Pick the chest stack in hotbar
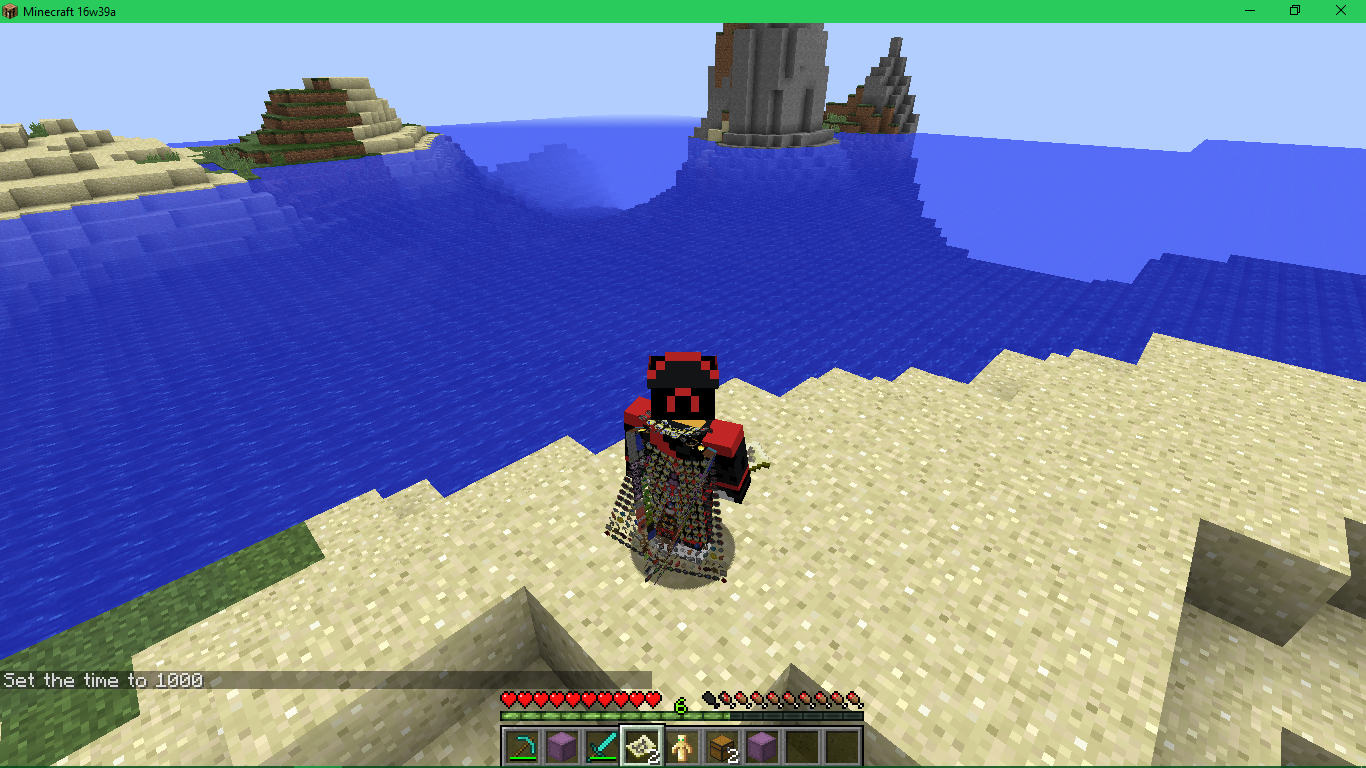The image size is (1366, 768). 722,746
